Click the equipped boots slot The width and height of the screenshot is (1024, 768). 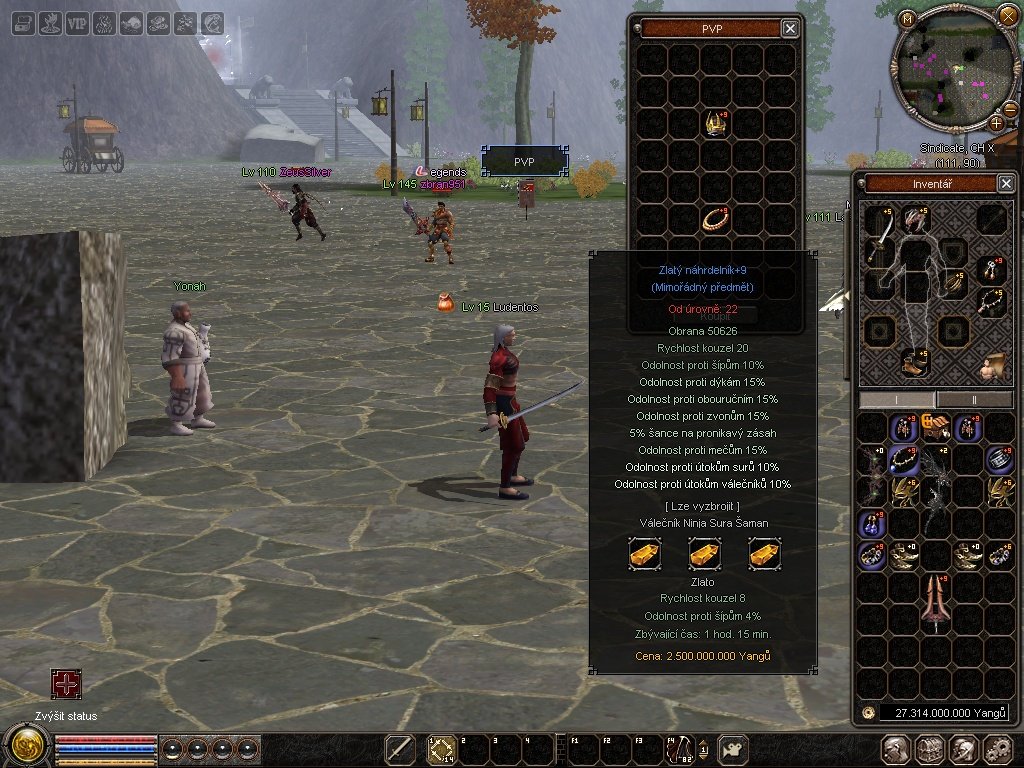(x=914, y=361)
